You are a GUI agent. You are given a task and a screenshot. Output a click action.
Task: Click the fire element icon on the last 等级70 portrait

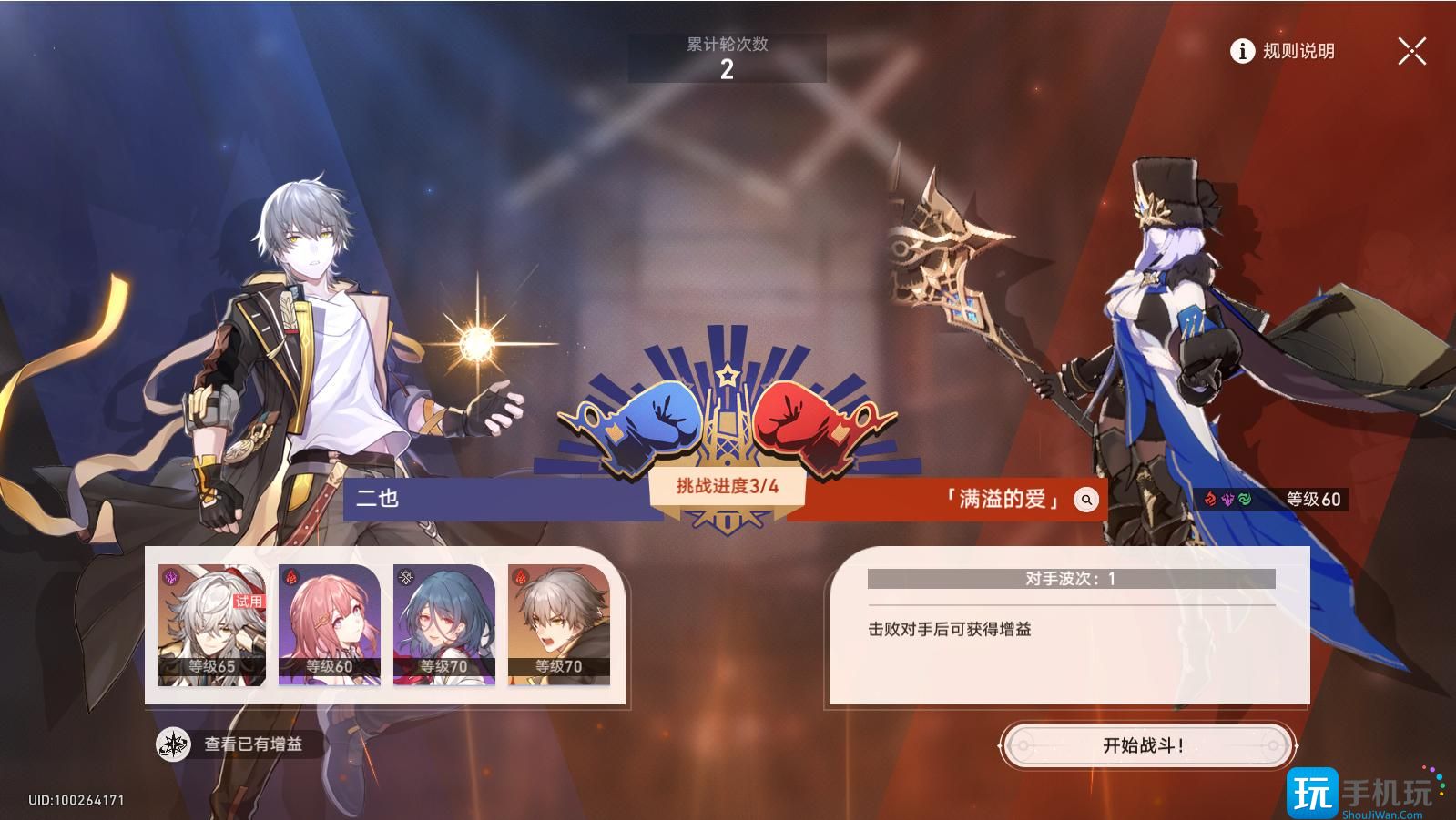[520, 575]
